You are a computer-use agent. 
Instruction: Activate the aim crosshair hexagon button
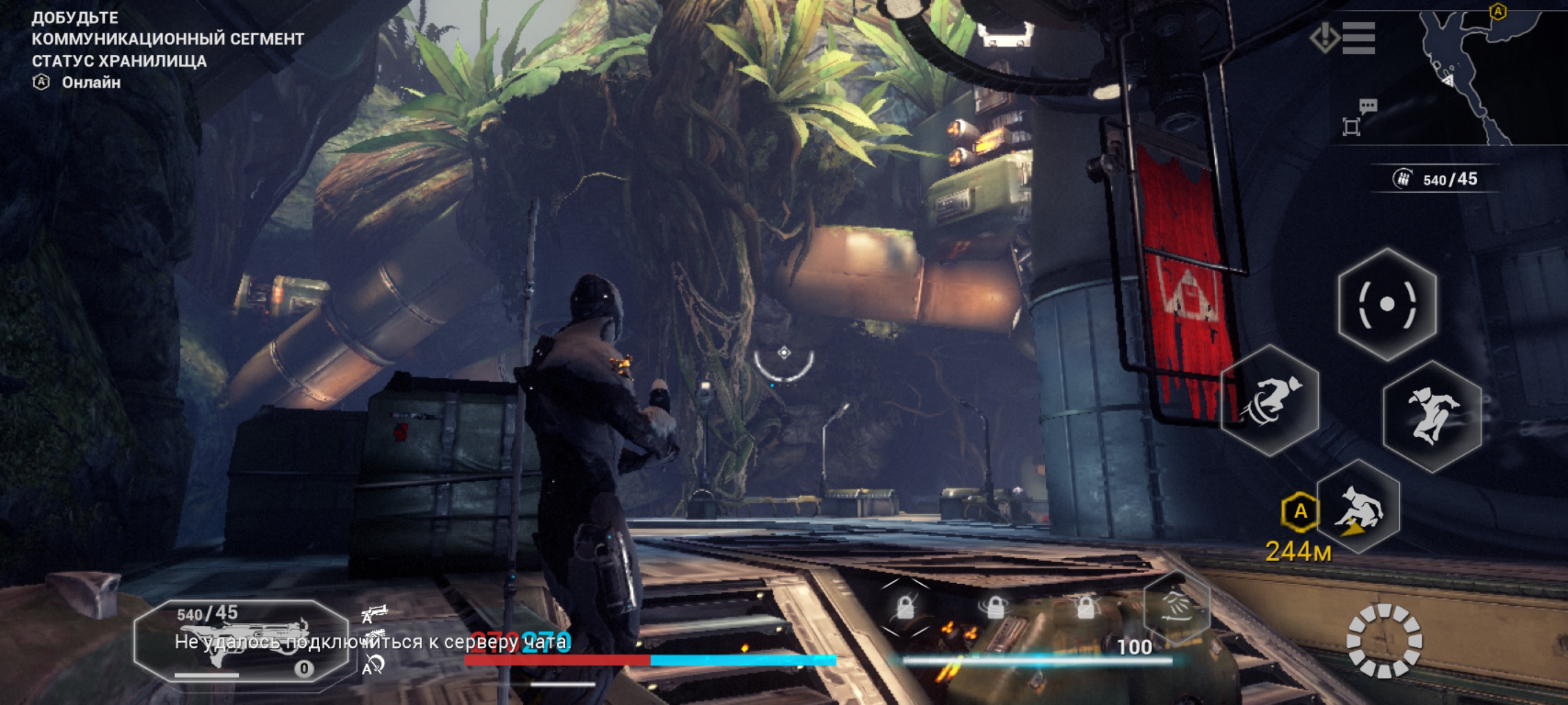pos(1386,304)
